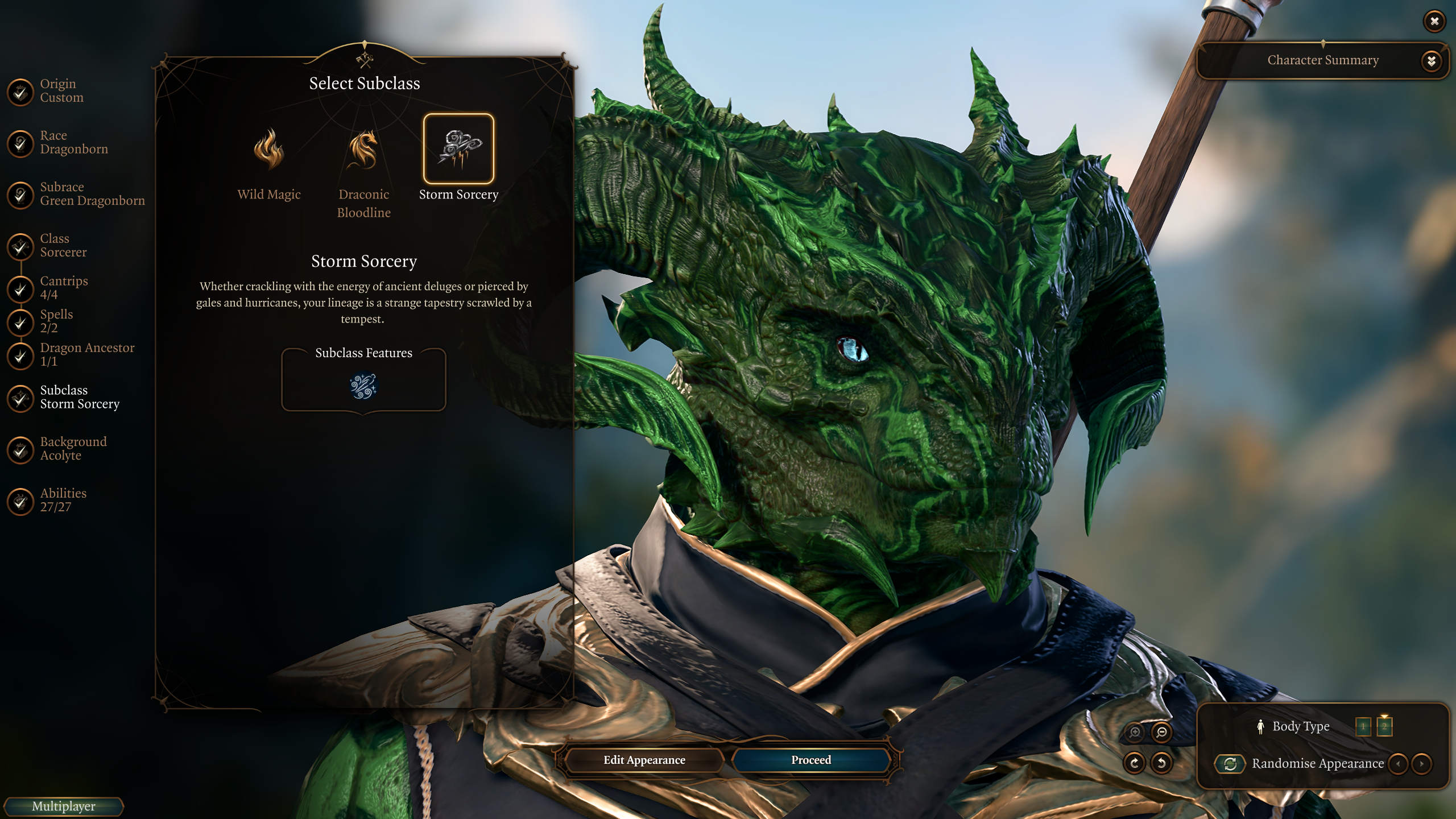The image size is (1456, 819).
Task: Select the Storm Sorcery subclass icon
Action: tap(458, 149)
